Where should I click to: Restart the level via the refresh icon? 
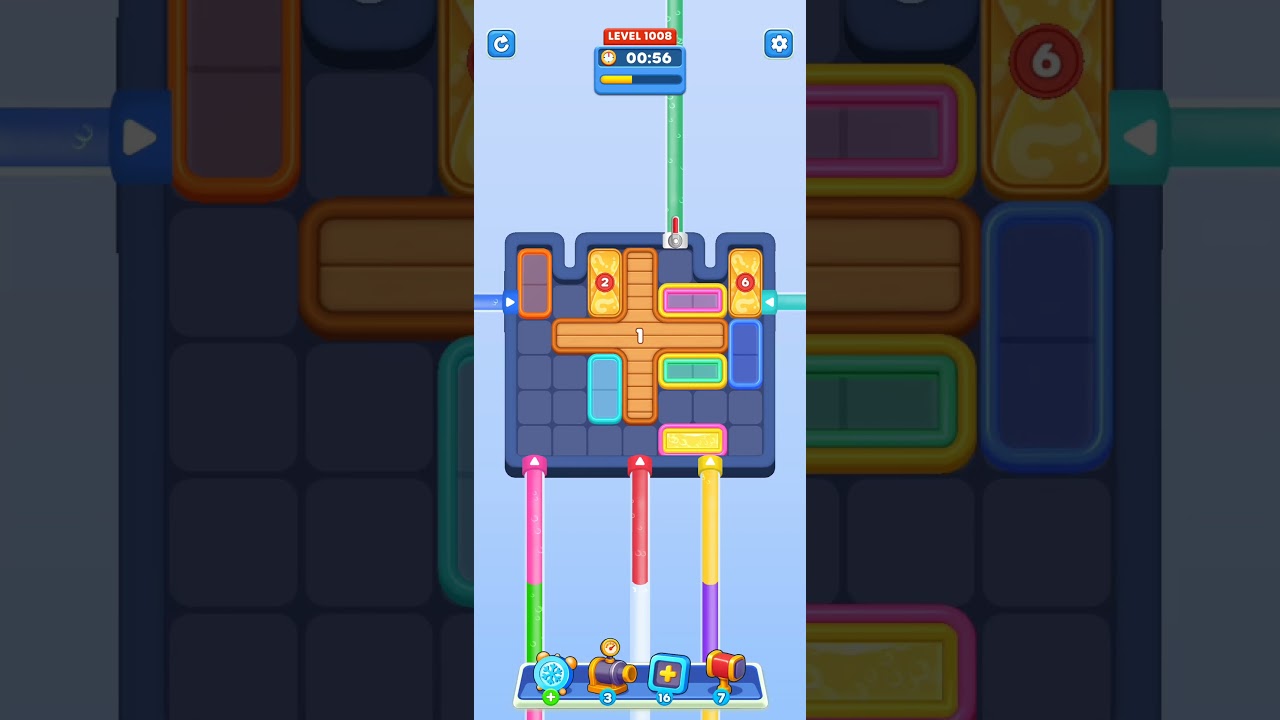(x=501, y=44)
